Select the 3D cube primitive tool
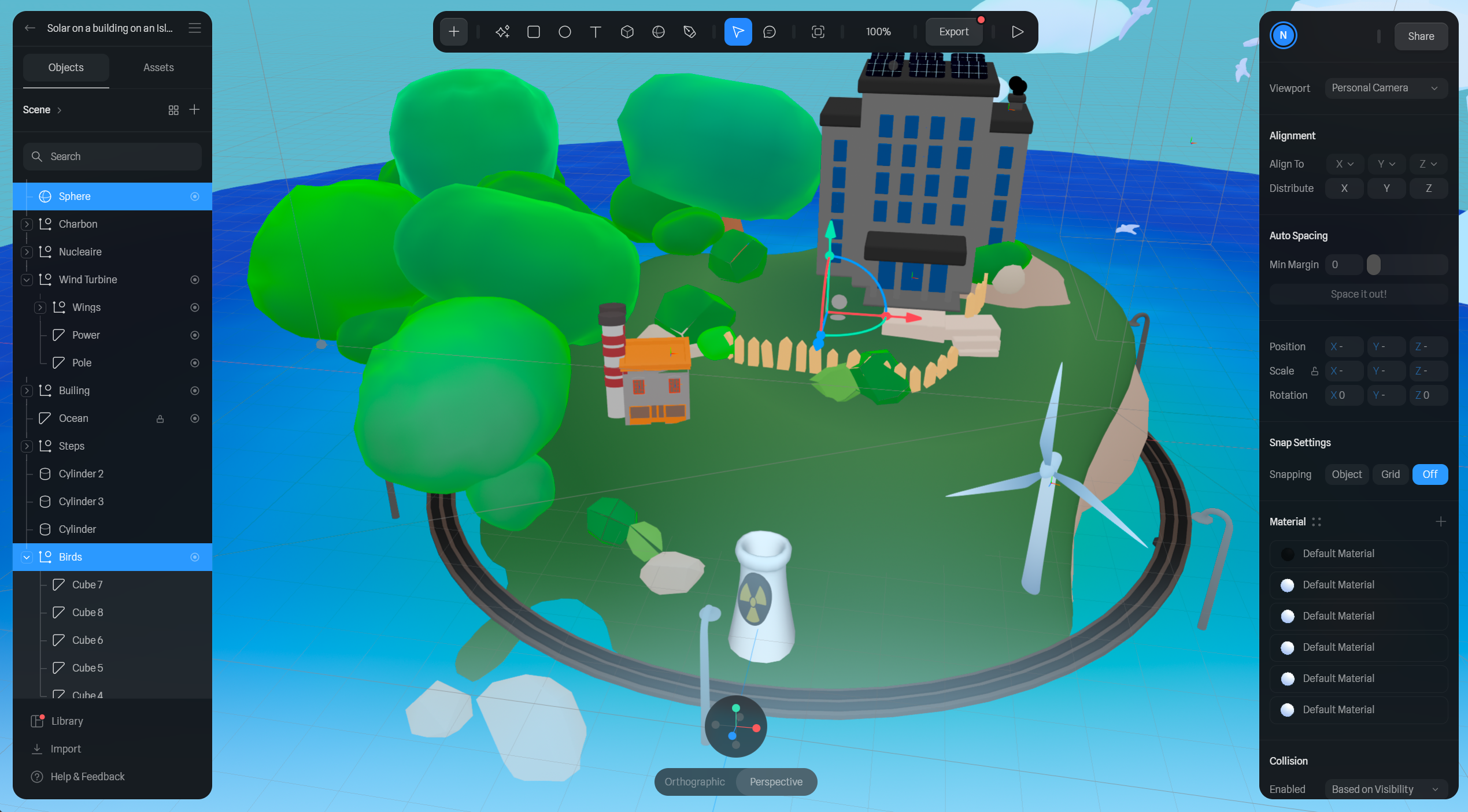The height and width of the screenshot is (812, 1468). pos(627,32)
